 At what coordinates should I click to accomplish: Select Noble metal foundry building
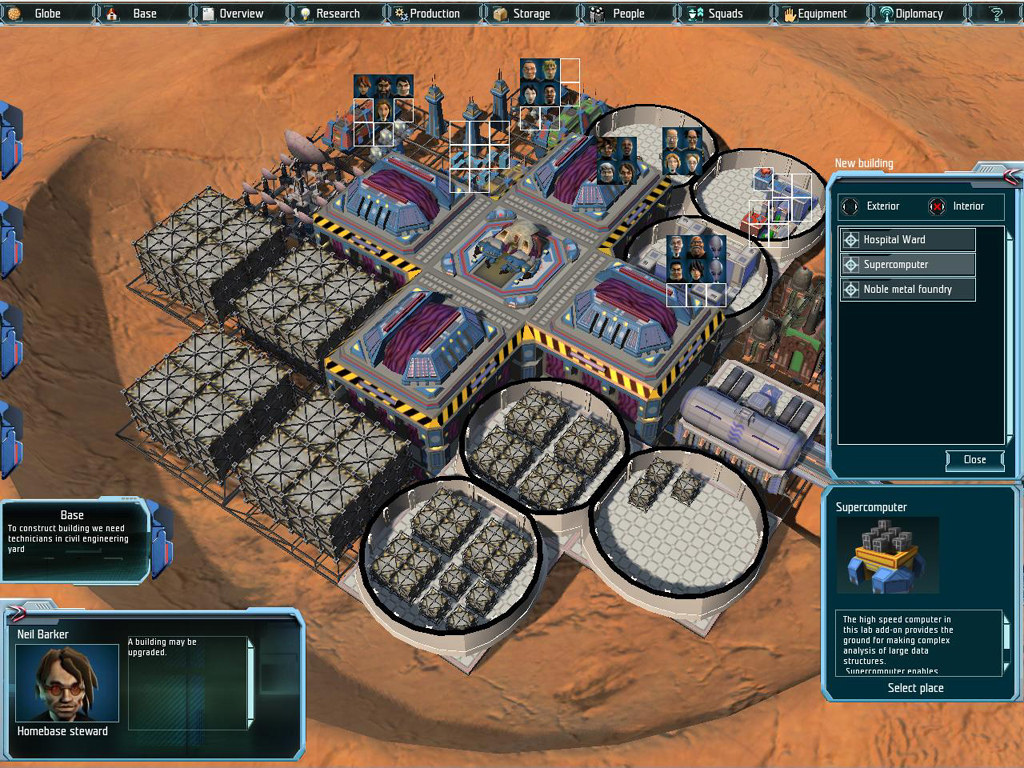coord(907,290)
